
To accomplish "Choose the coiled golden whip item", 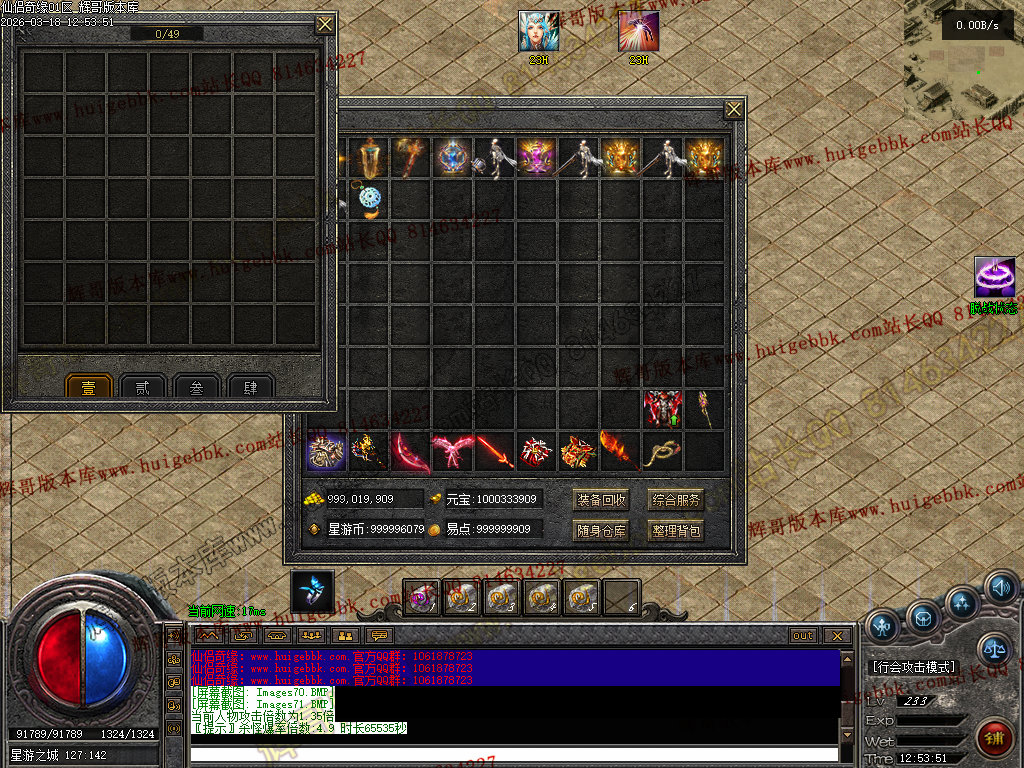I will pyautogui.click(x=662, y=452).
